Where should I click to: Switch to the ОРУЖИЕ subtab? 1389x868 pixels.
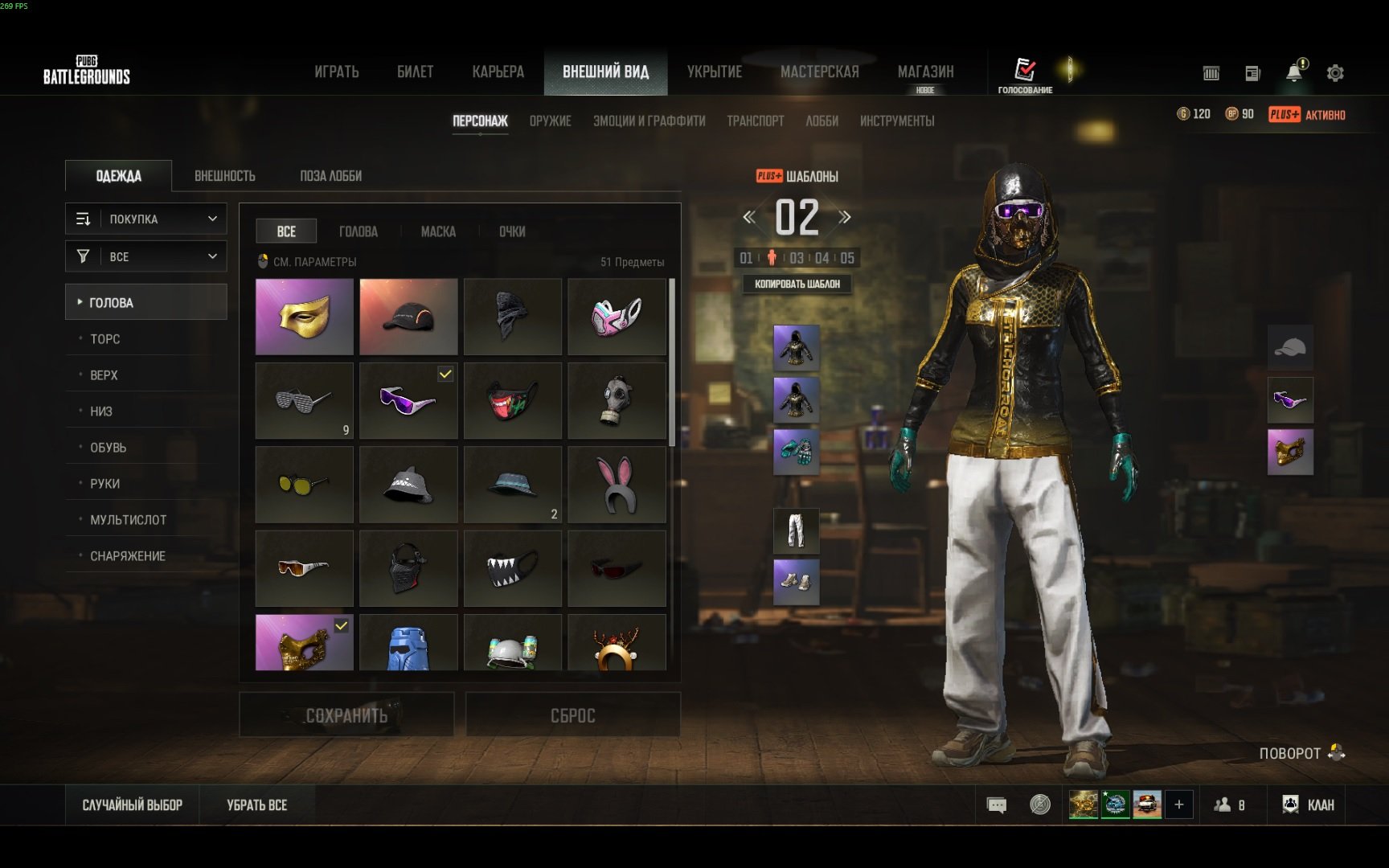(x=550, y=121)
